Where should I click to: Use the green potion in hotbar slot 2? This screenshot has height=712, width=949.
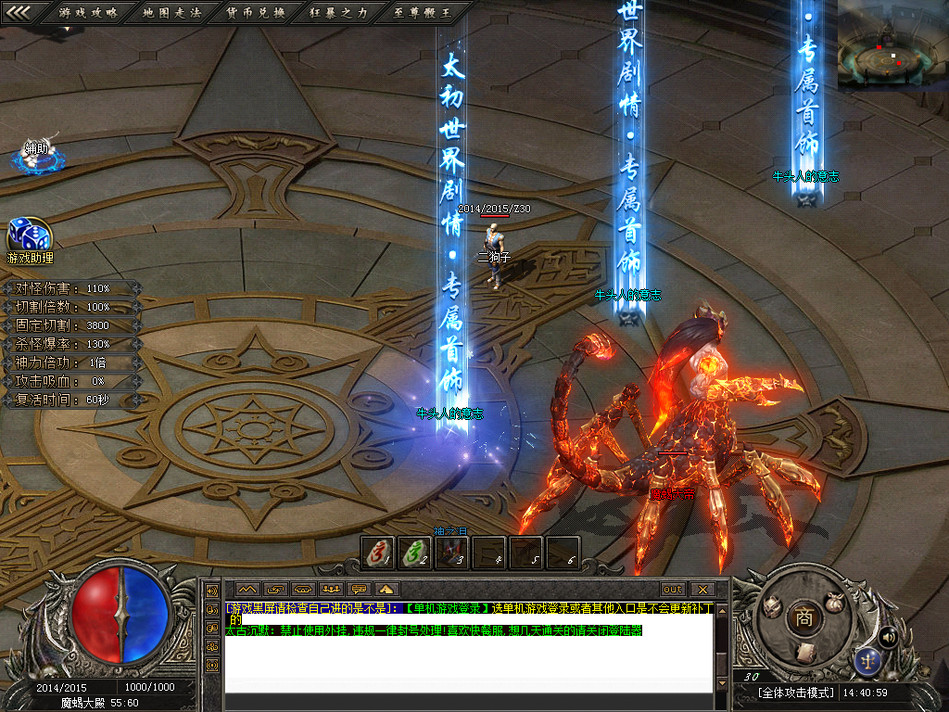click(x=414, y=551)
